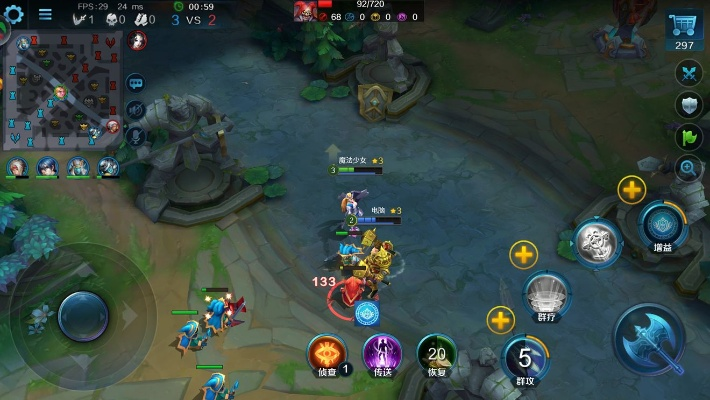The height and width of the screenshot is (400, 710).
Task: Use the 侦查 scouting eye ability
Action: (x=327, y=353)
